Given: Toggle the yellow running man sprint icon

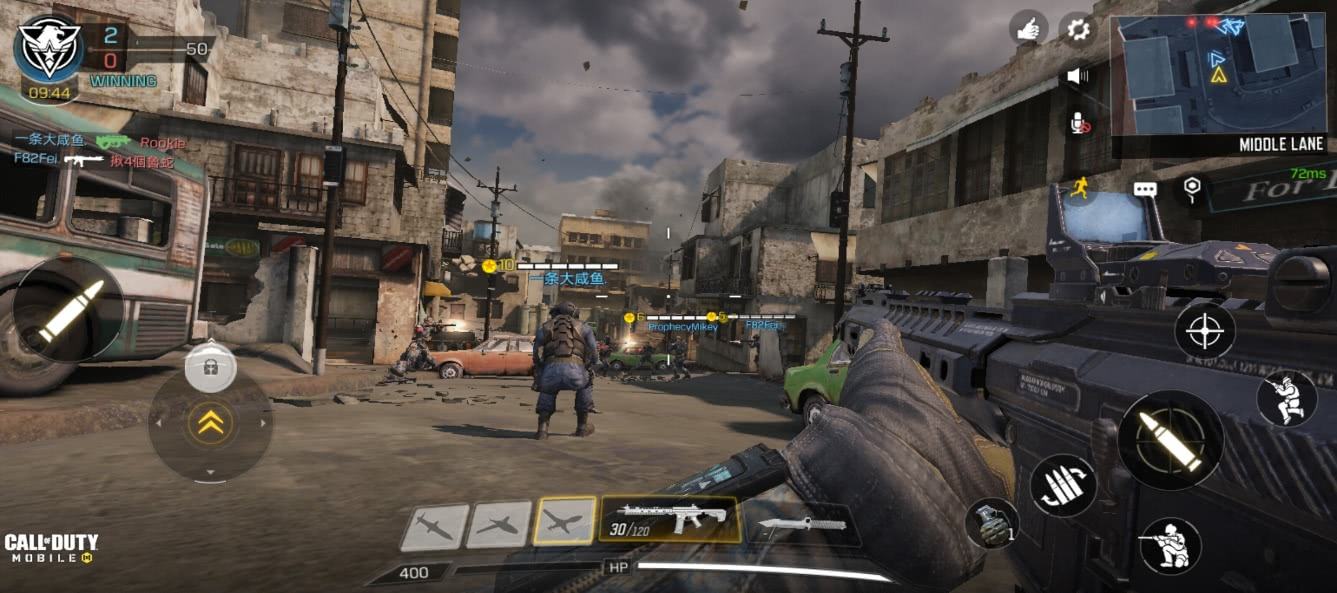Looking at the screenshot, I should (x=1080, y=187).
